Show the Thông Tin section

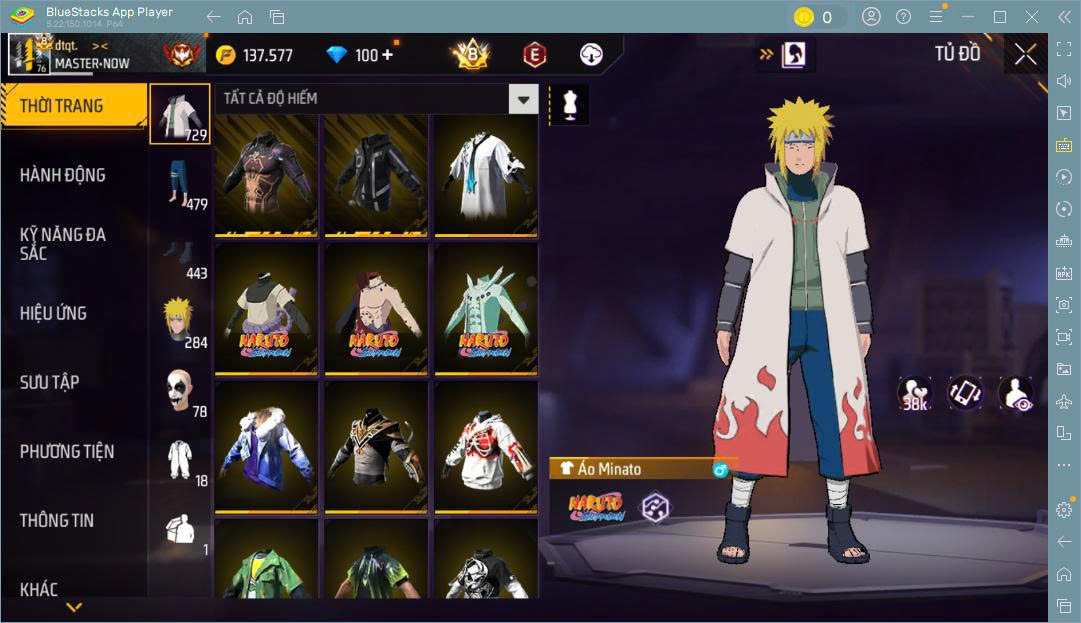point(57,520)
